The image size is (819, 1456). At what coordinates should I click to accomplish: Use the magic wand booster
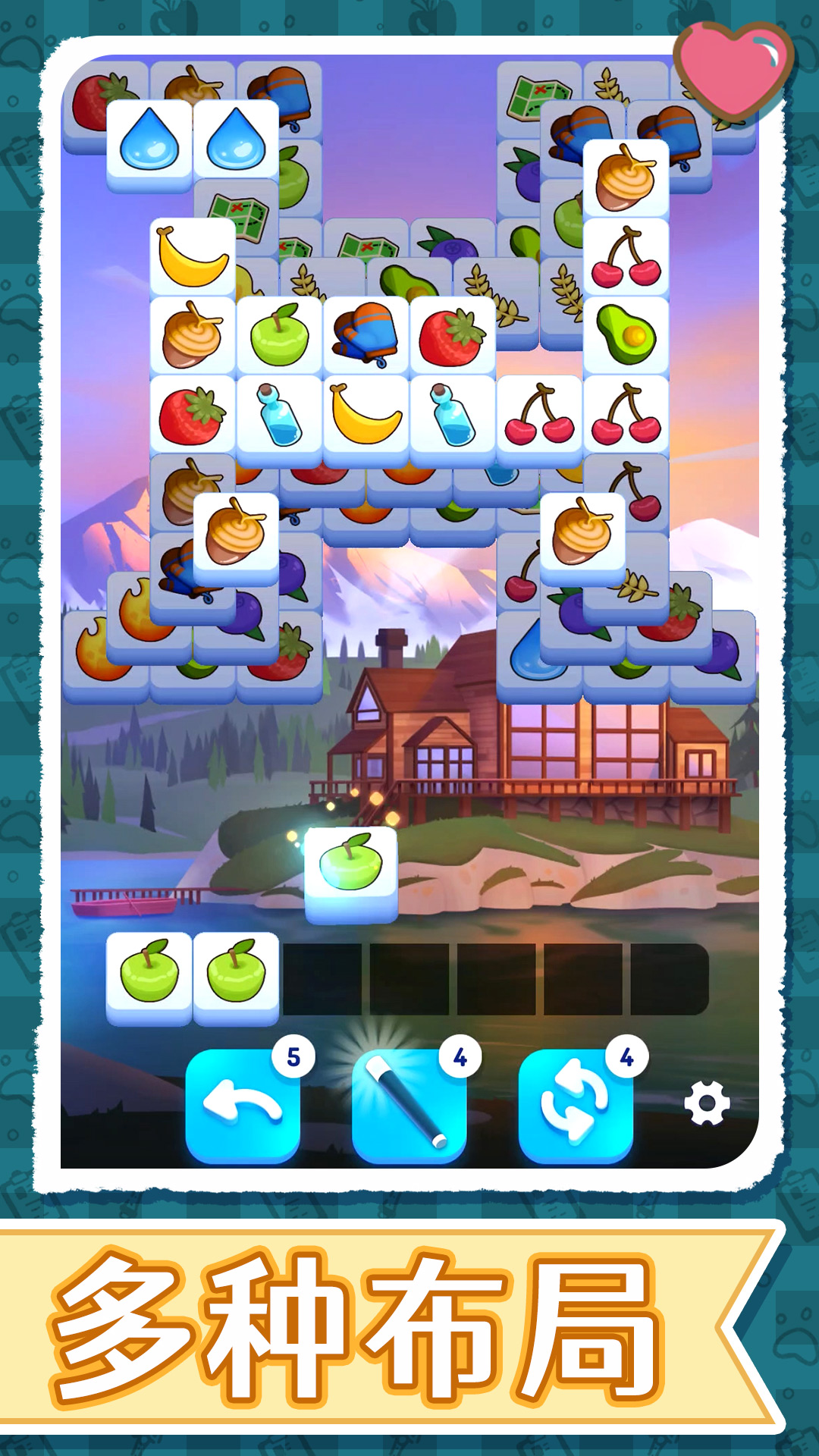tap(409, 1106)
